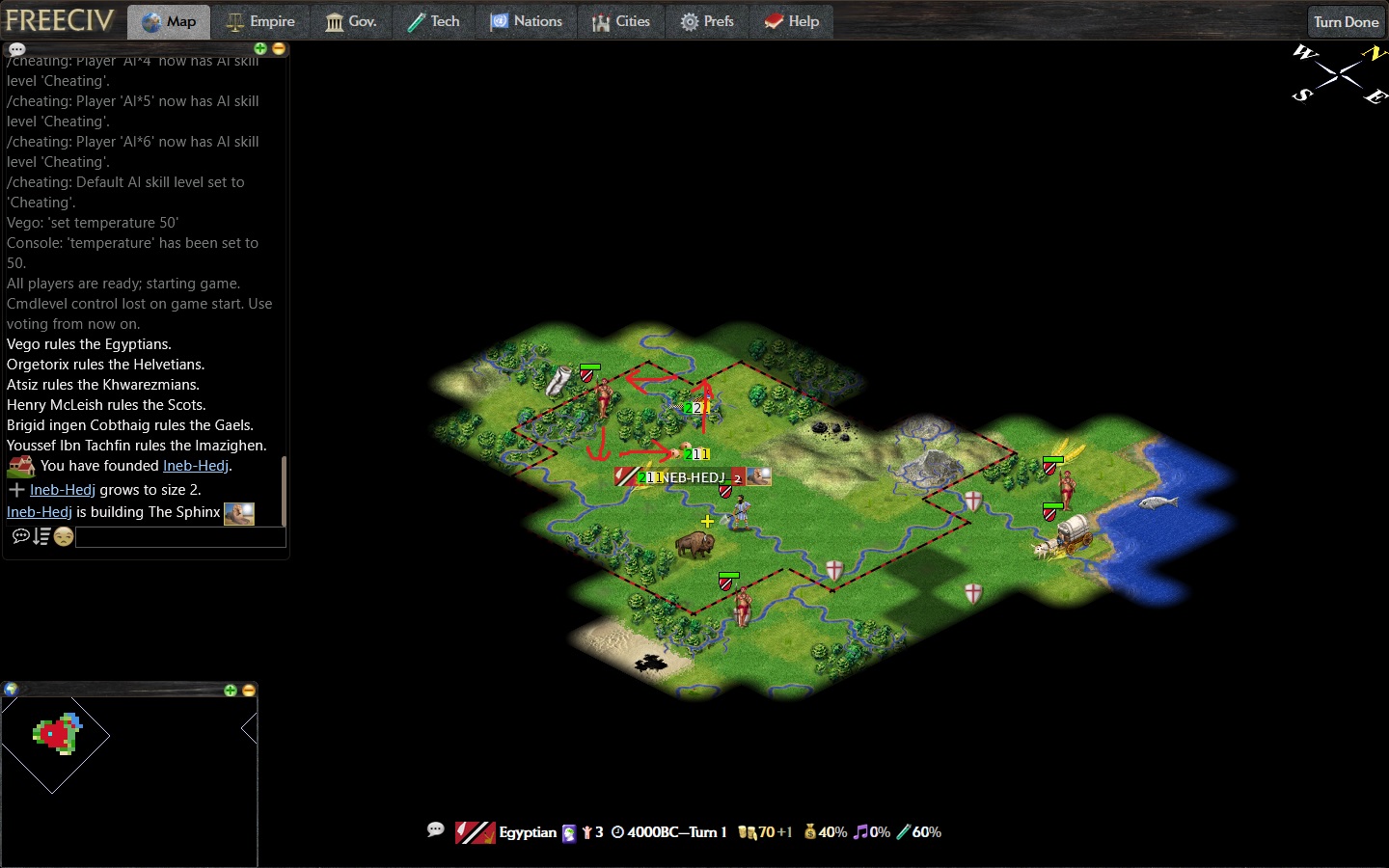The height and width of the screenshot is (868, 1389).
Task: Click the luxury music note icon
Action: coord(864,831)
